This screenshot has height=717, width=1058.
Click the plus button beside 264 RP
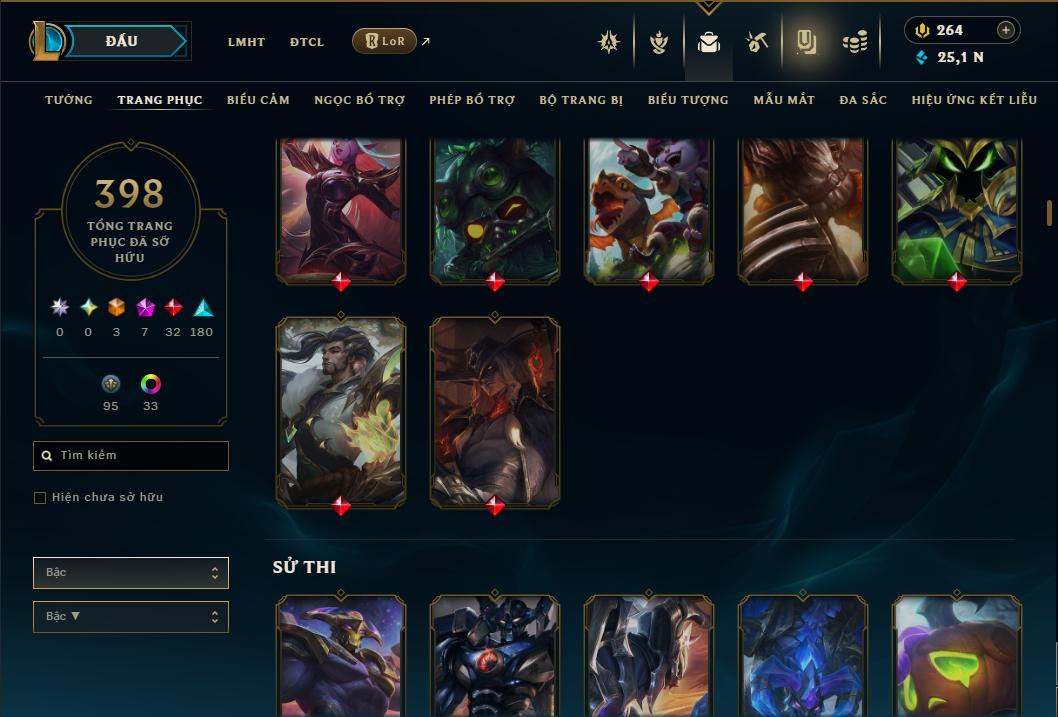tap(1006, 30)
